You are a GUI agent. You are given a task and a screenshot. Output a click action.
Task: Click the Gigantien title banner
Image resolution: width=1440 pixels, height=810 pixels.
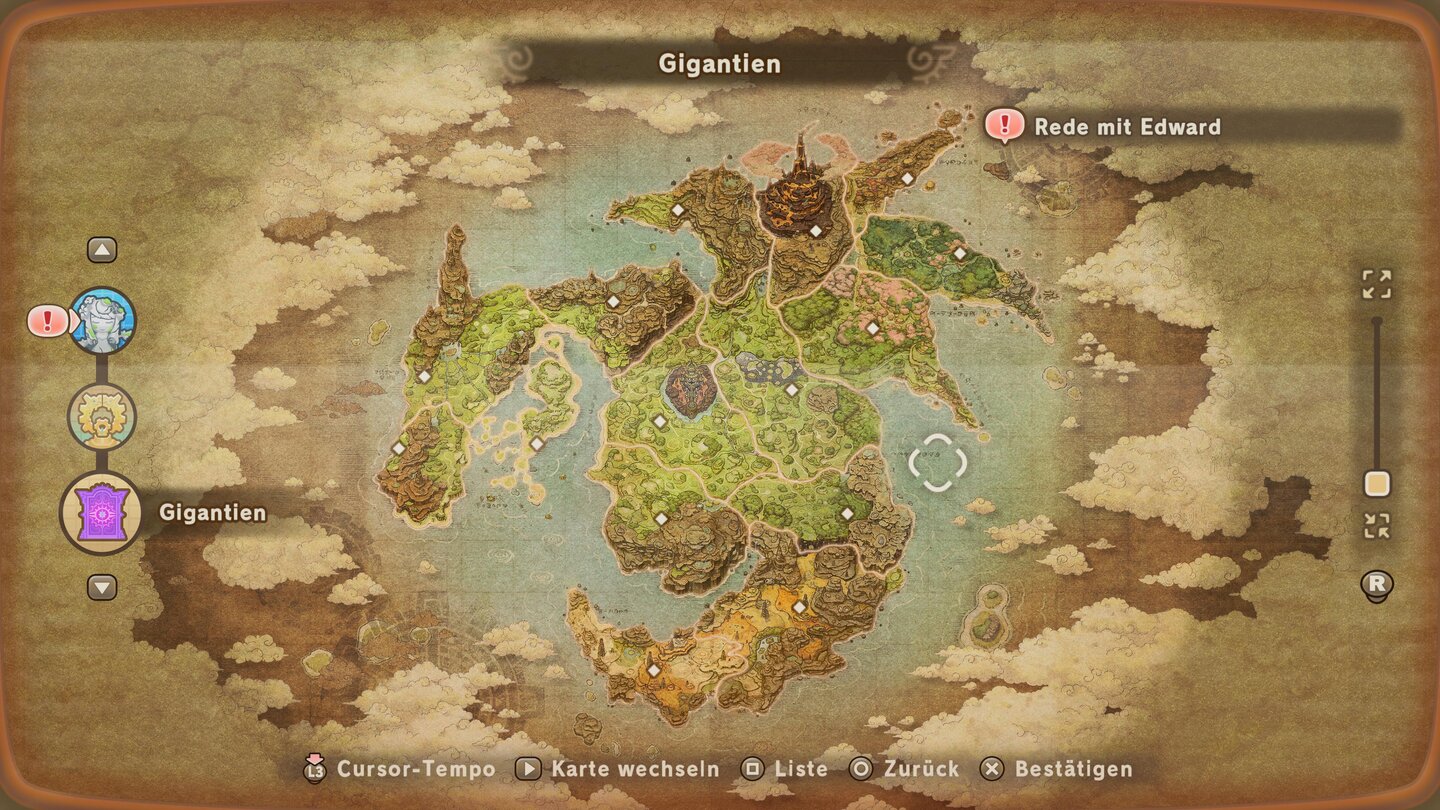tap(718, 63)
